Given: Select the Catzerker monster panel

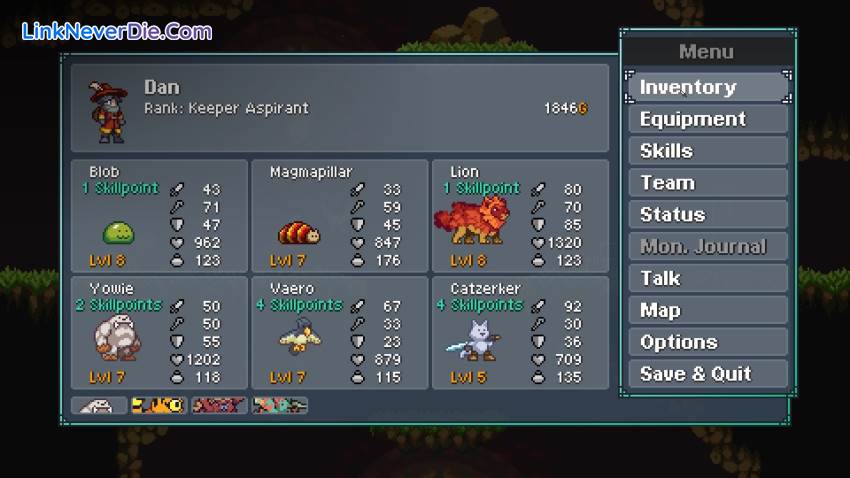Looking at the screenshot, I should 520,332.
